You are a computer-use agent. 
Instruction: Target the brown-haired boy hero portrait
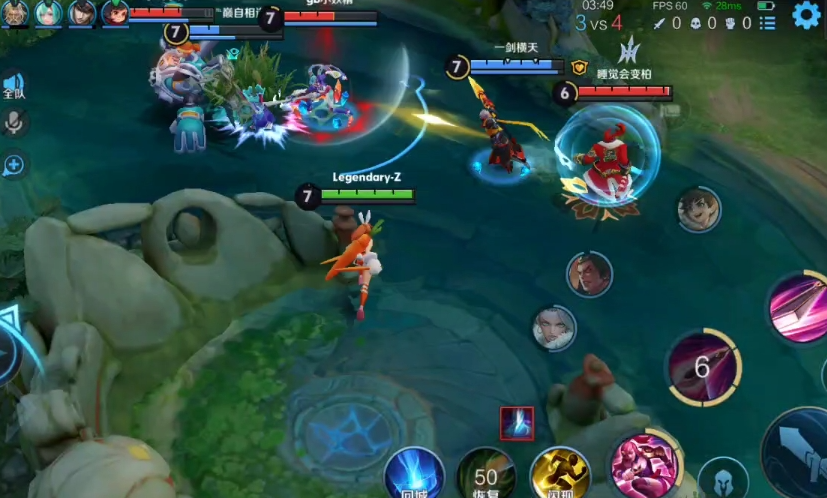pos(699,210)
